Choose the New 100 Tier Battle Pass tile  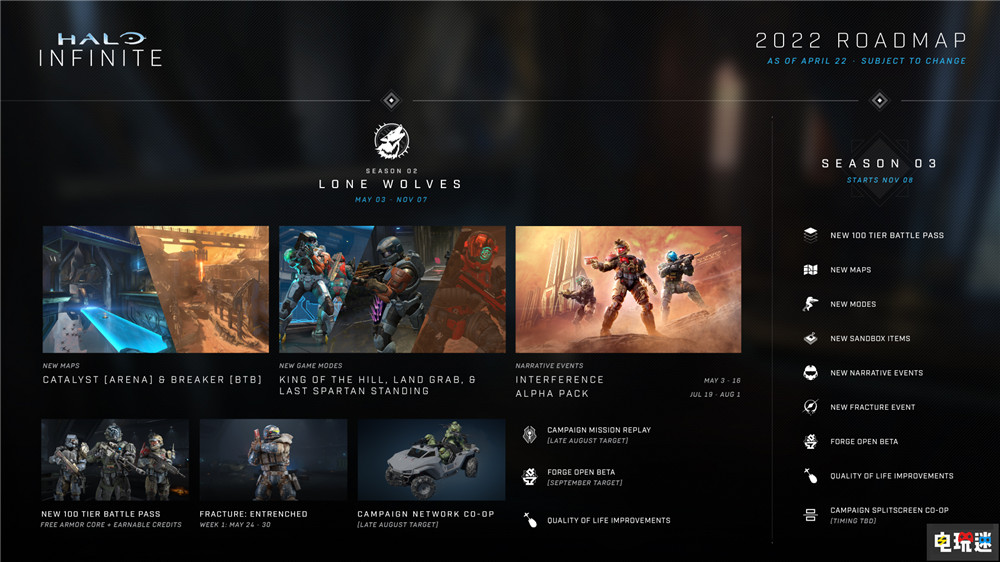pyautogui.click(x=115, y=460)
